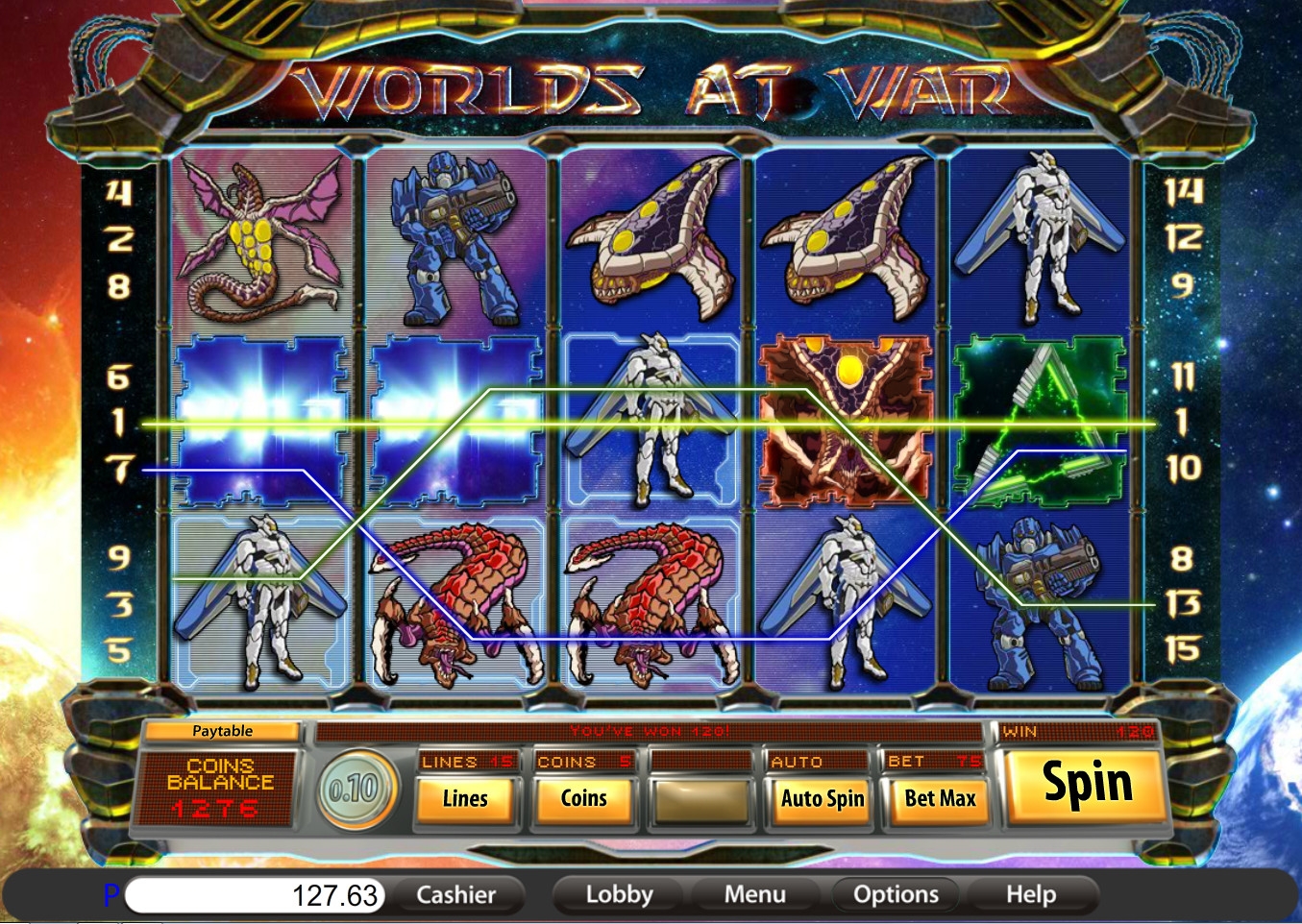Open the Cashier
This screenshot has height=924, width=1302.
455,895
